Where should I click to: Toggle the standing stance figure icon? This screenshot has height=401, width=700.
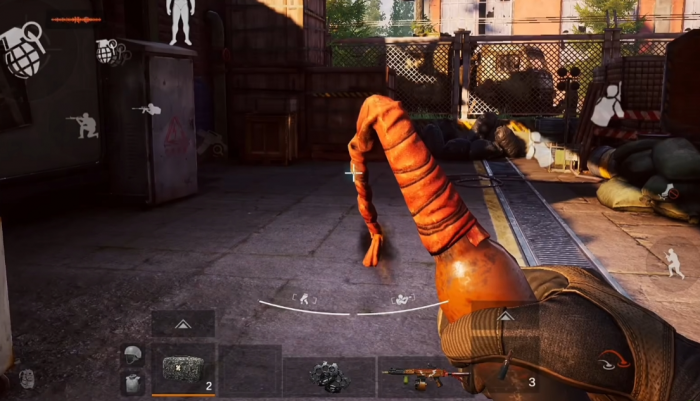coord(180,20)
